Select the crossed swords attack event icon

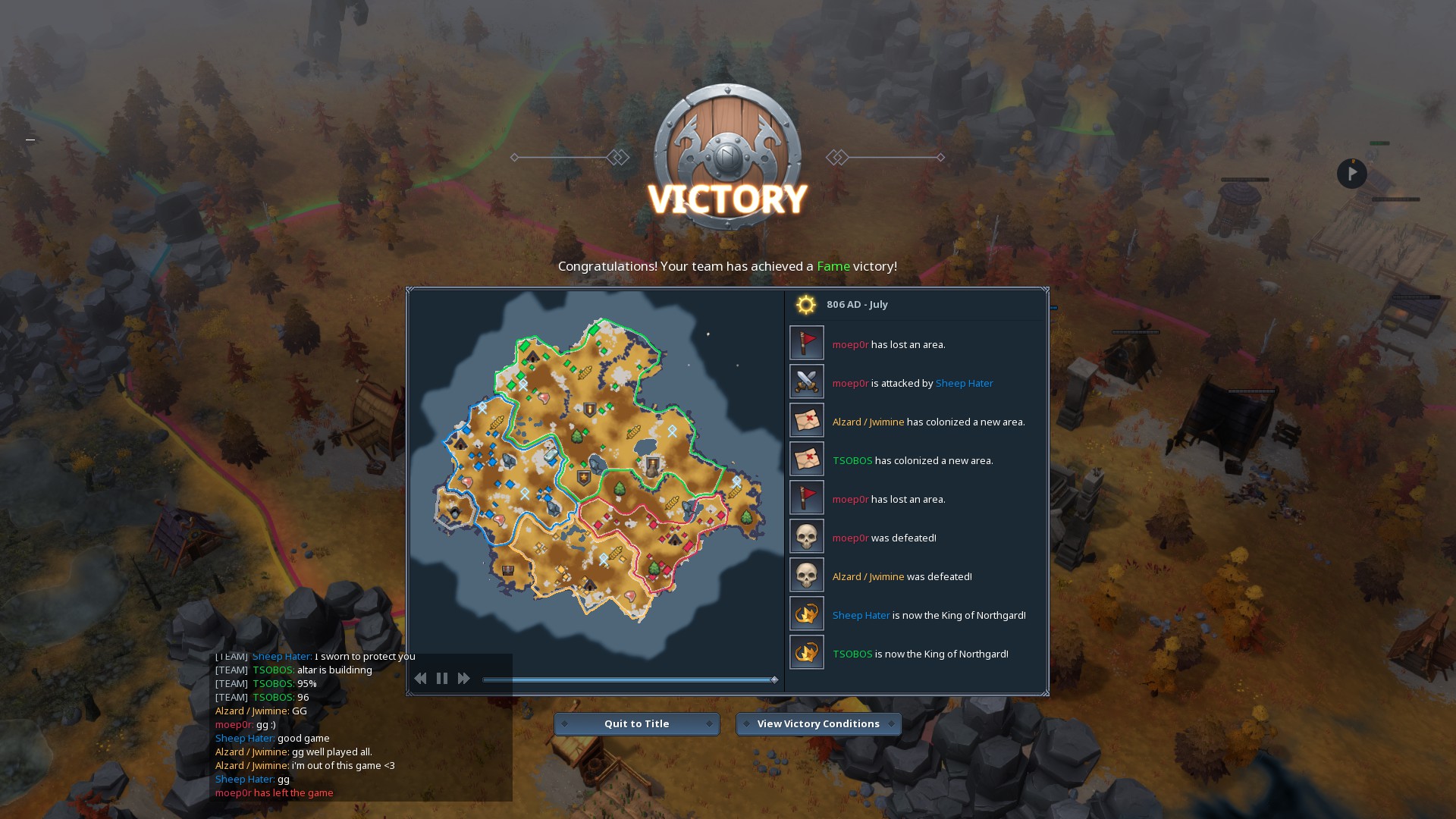coord(806,381)
